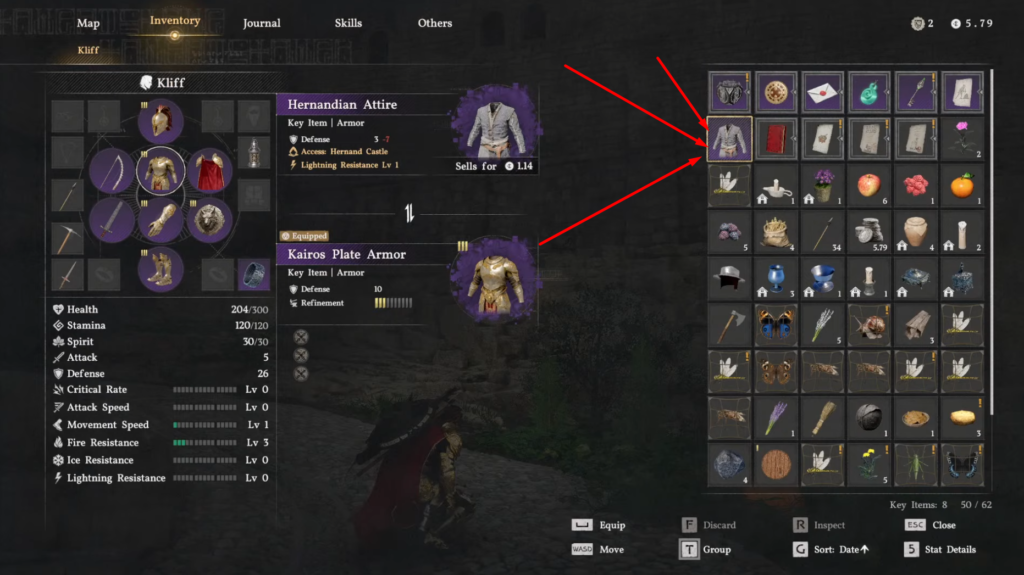This screenshot has width=1024, height=575.
Task: Click the equipped golden boots slot
Action: pyautogui.click(x=160, y=268)
